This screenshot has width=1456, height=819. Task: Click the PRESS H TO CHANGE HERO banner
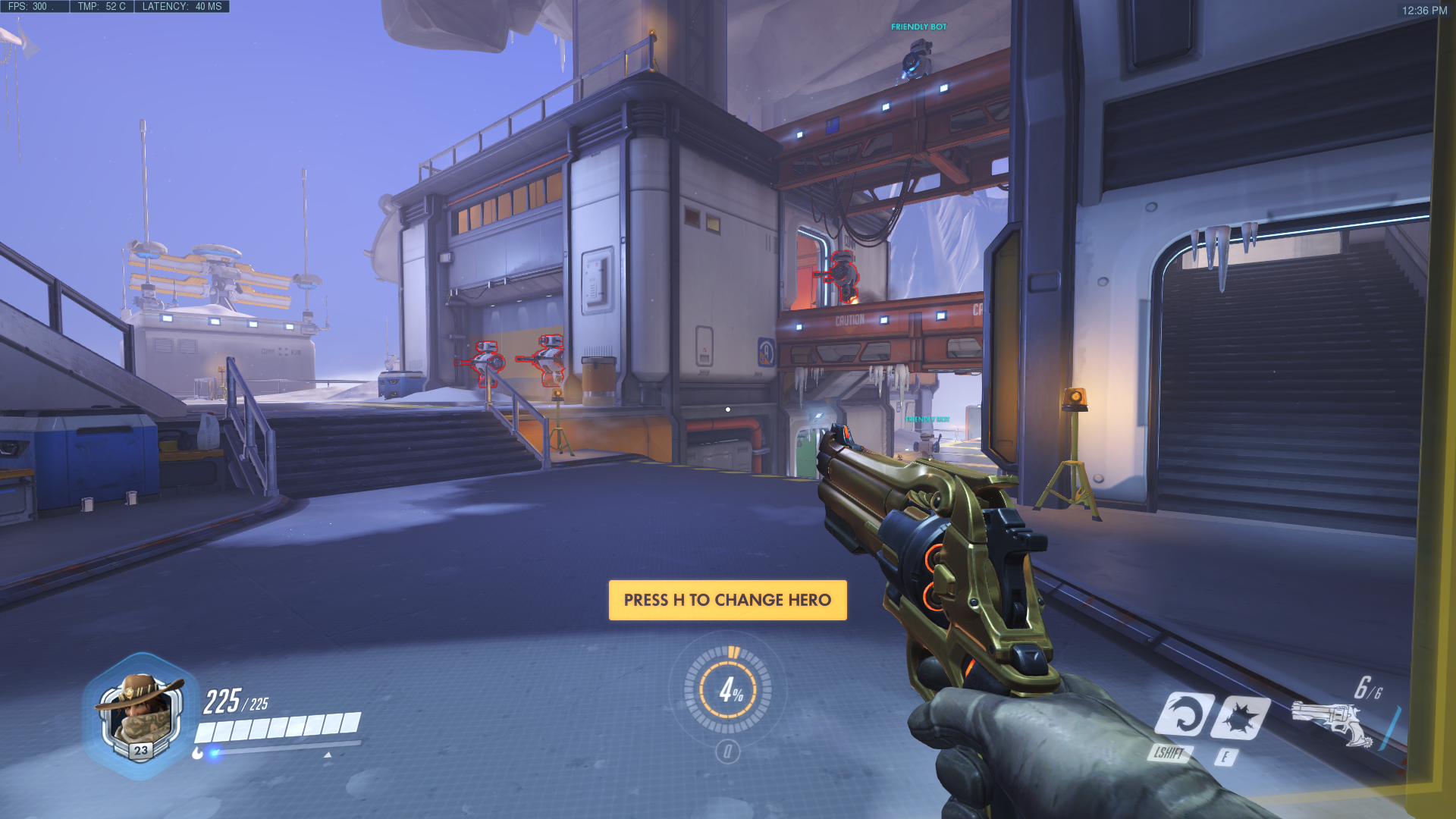coord(727,599)
